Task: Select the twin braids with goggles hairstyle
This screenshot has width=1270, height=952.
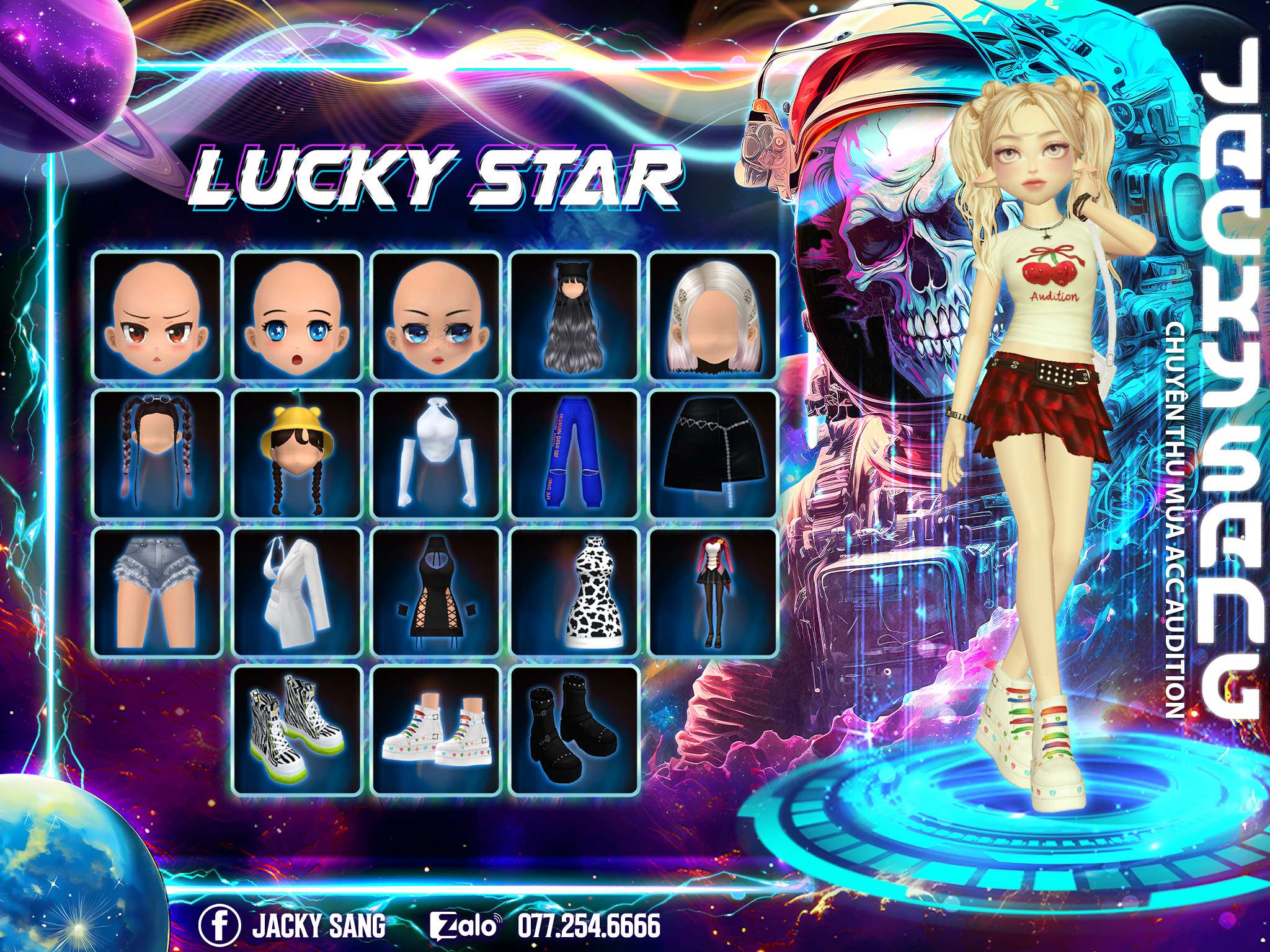Action: (158, 454)
